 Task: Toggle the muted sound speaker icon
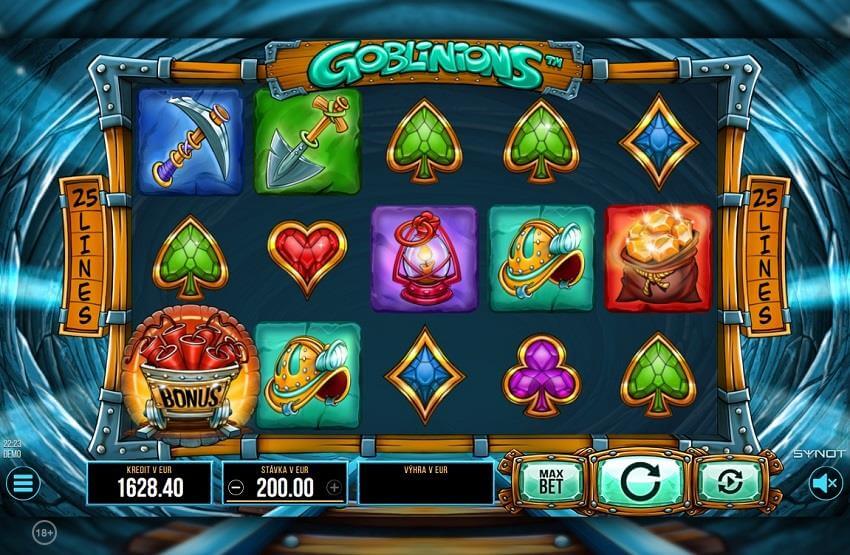click(x=825, y=484)
